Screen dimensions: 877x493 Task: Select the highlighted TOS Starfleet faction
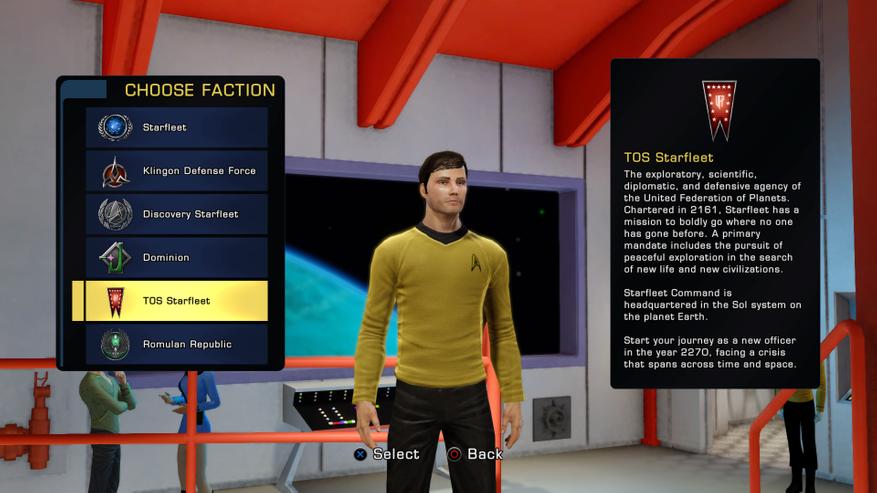(176, 301)
